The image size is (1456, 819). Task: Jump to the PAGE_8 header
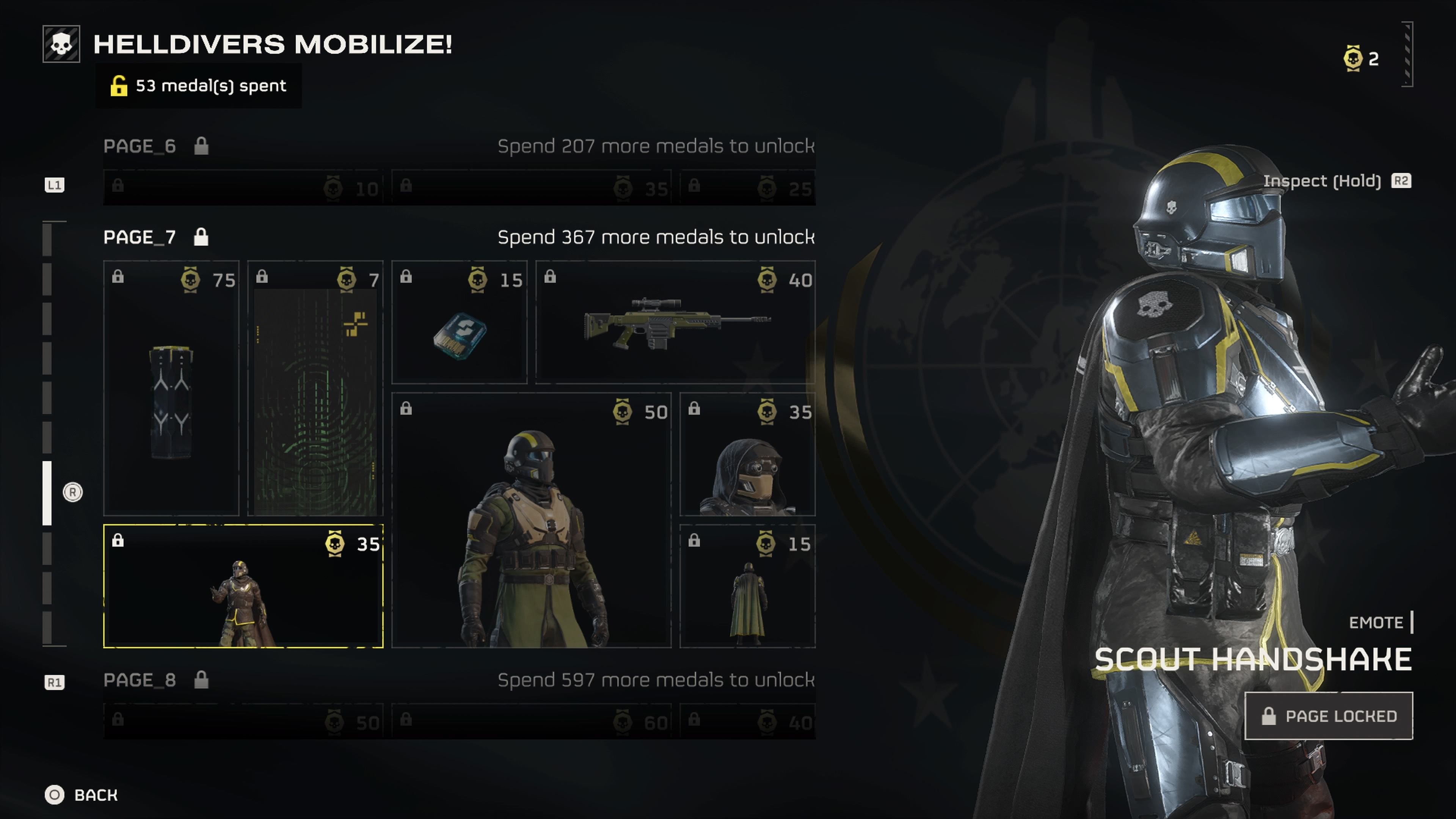click(140, 680)
